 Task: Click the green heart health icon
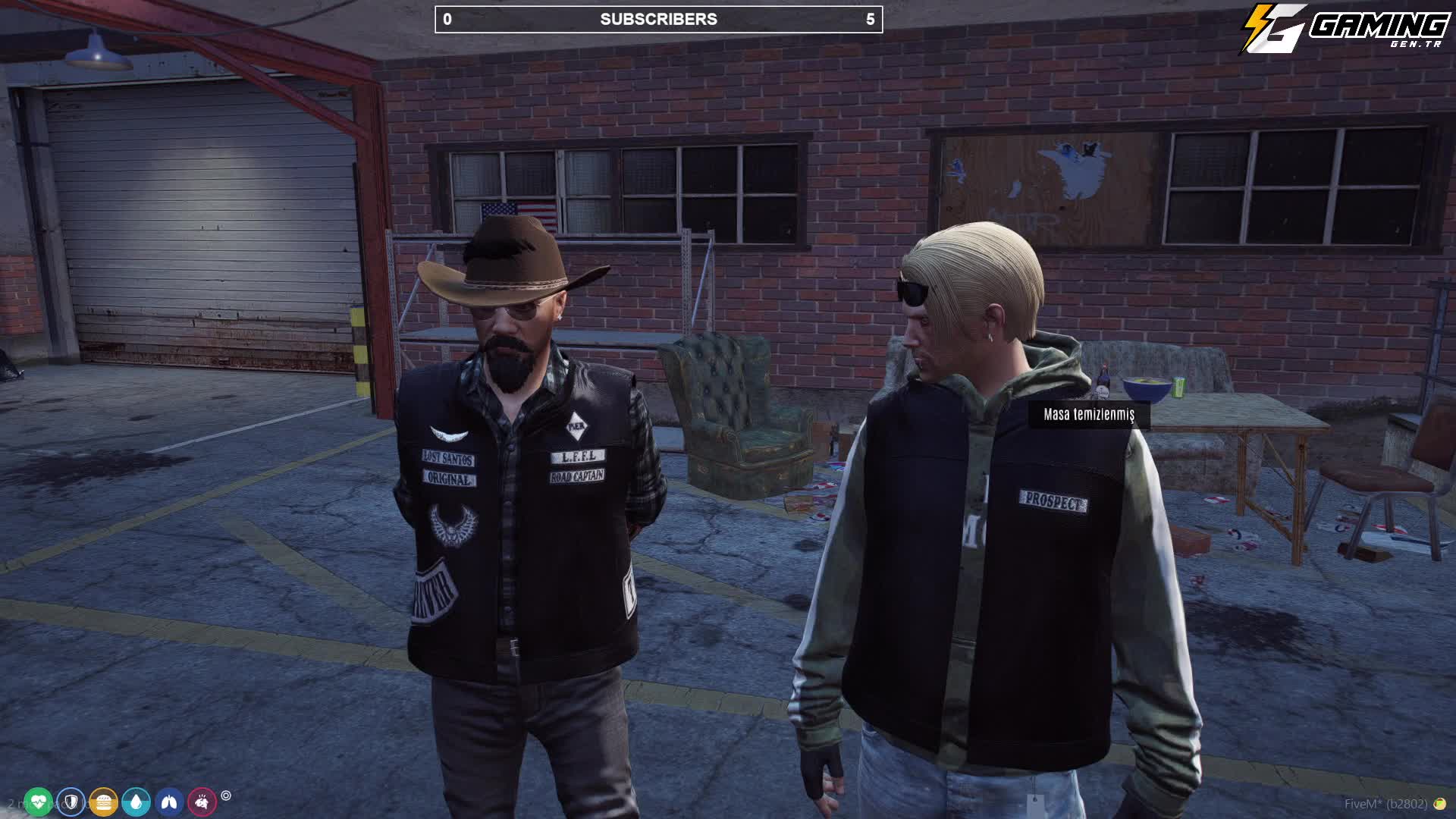(x=38, y=802)
